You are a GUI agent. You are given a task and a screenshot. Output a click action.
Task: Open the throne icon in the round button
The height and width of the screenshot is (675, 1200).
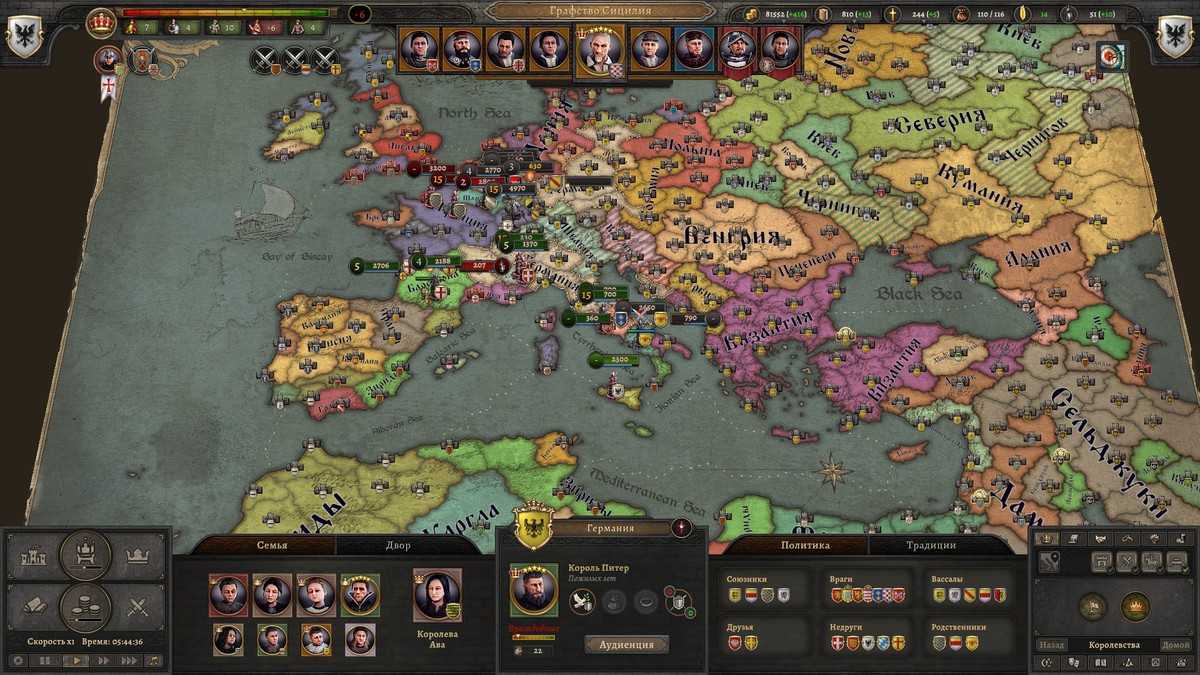click(x=86, y=555)
